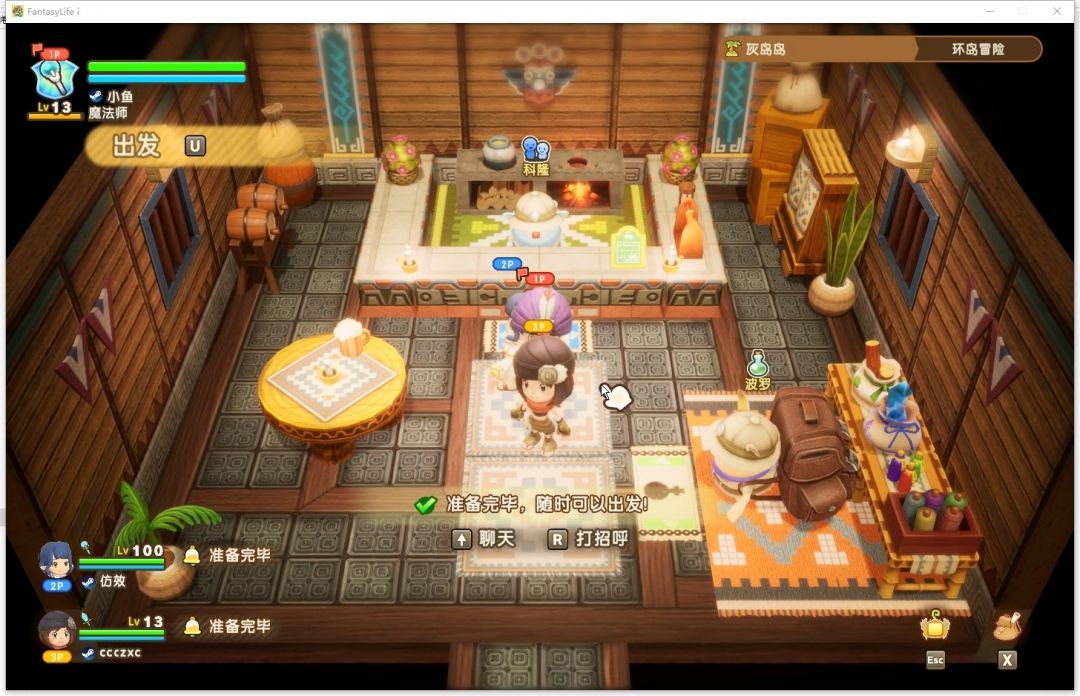This screenshot has width=1080, height=696.
Task: Select the 2P player 仿效 portrait
Action: pos(57,560)
